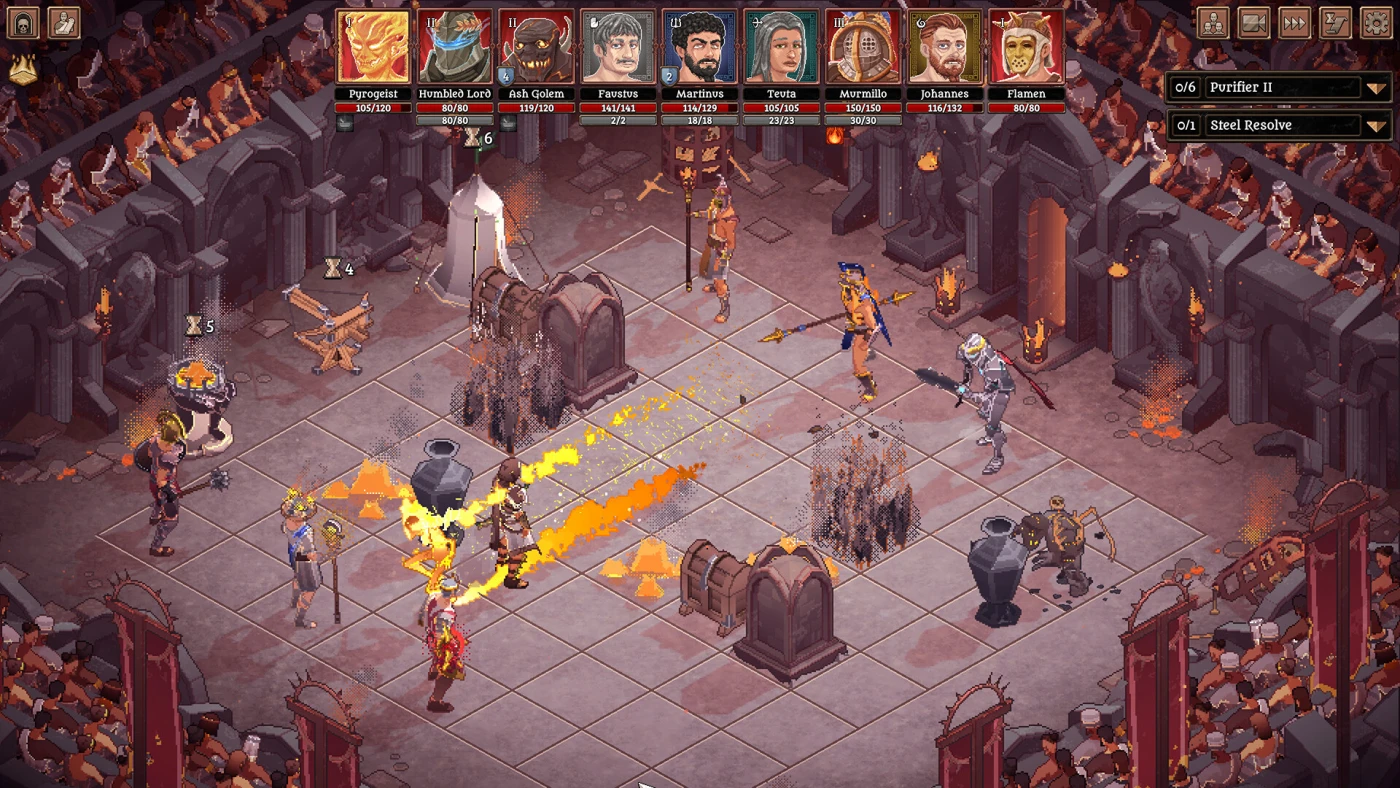Select Martinus's portrait
Screen dimensions: 1400x788
700,48
